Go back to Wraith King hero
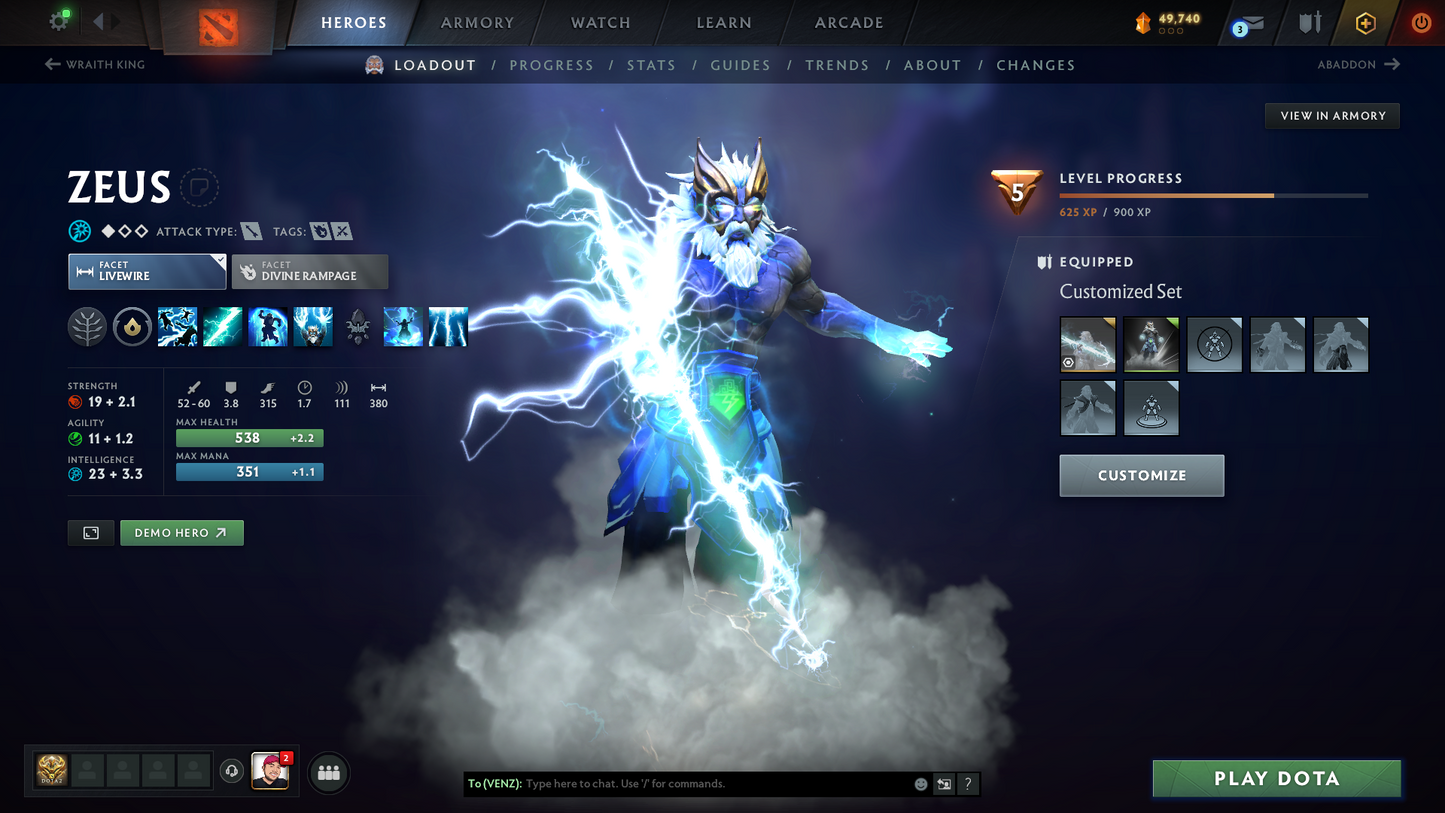 (94, 64)
